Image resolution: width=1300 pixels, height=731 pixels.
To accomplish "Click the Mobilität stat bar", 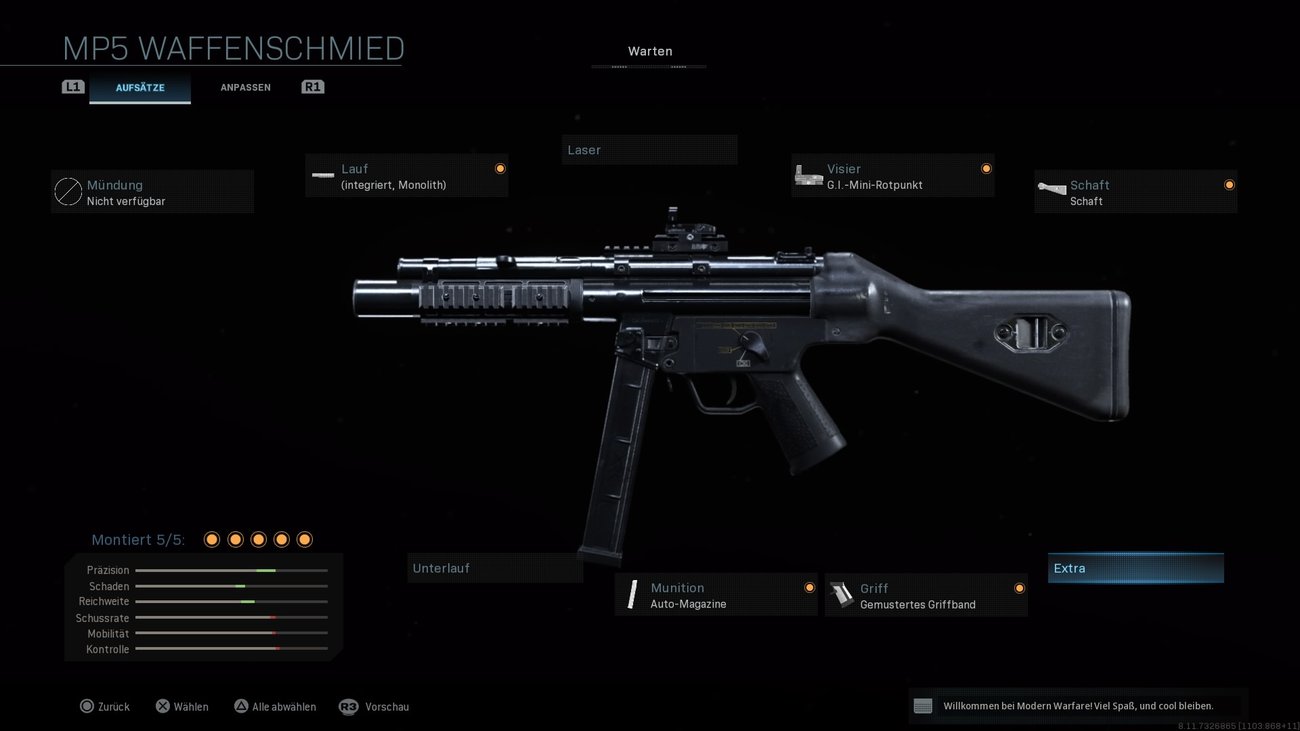I will click(232, 633).
